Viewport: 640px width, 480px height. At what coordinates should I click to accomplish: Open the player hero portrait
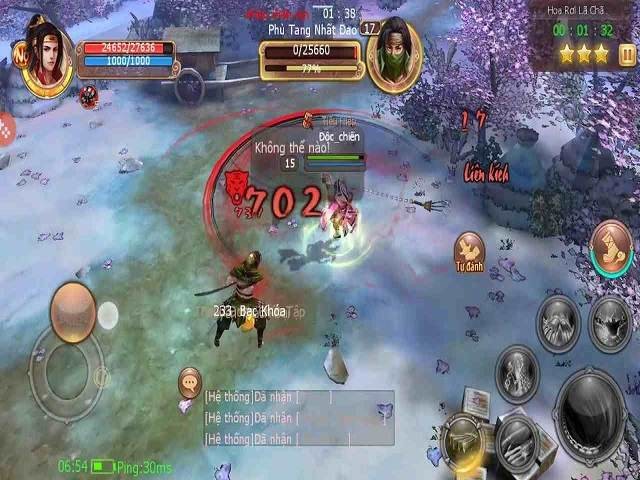[x=47, y=65]
